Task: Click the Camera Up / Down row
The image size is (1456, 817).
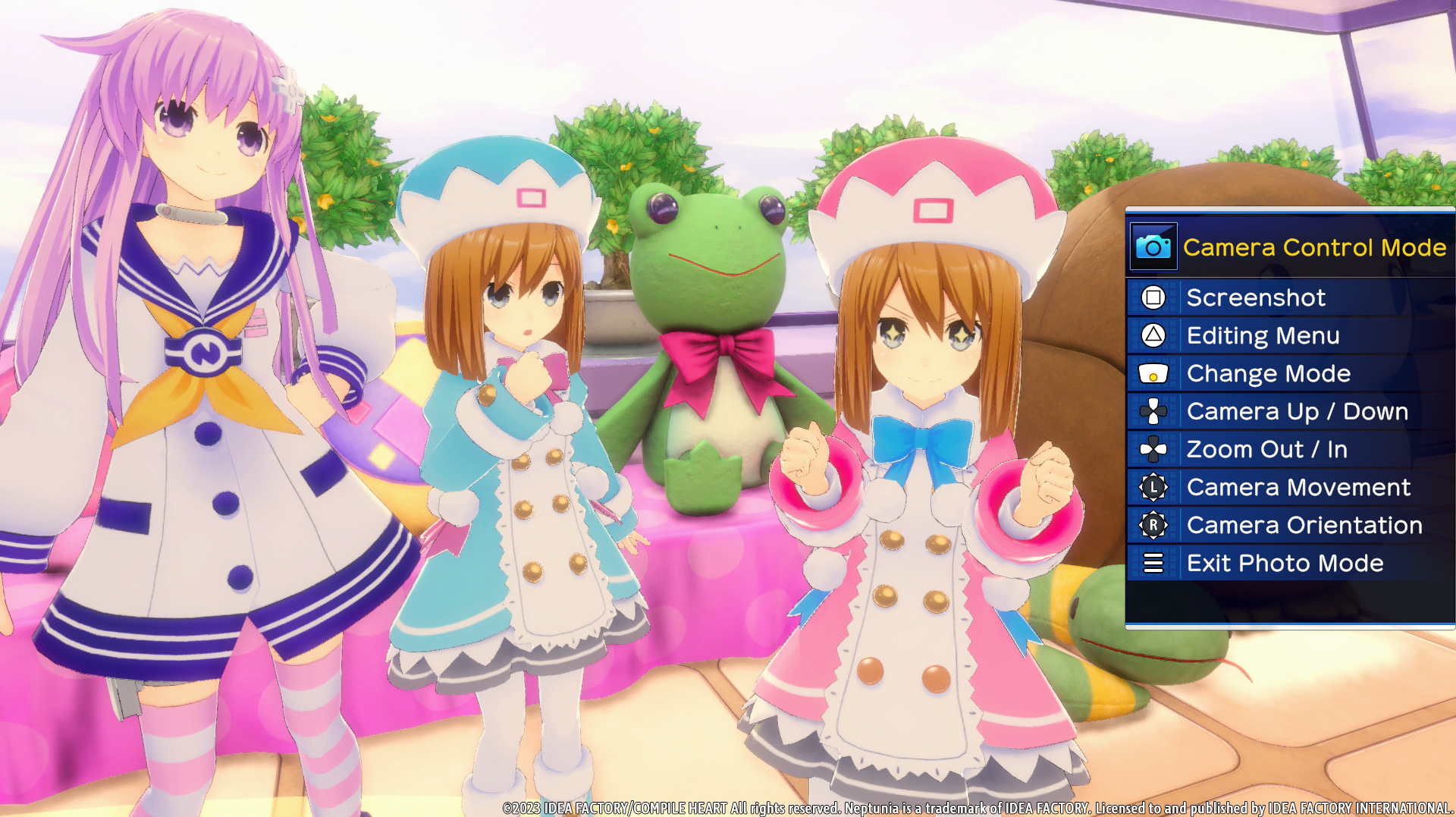Action: point(1298,411)
